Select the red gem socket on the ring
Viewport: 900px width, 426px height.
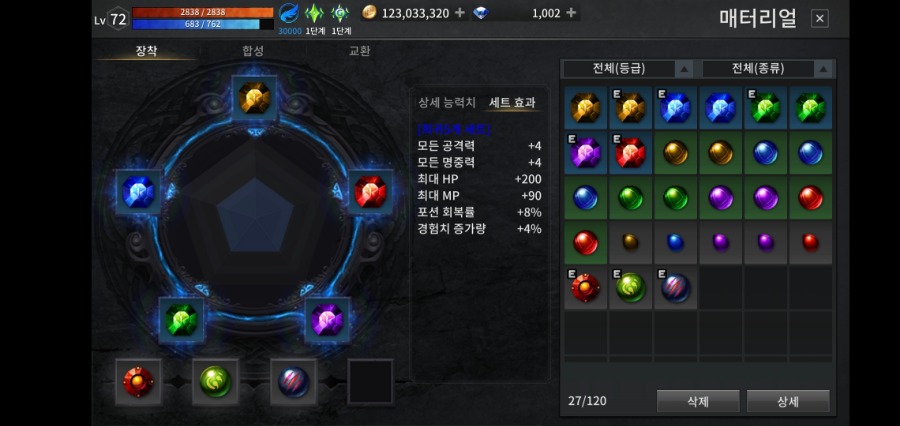click(370, 191)
